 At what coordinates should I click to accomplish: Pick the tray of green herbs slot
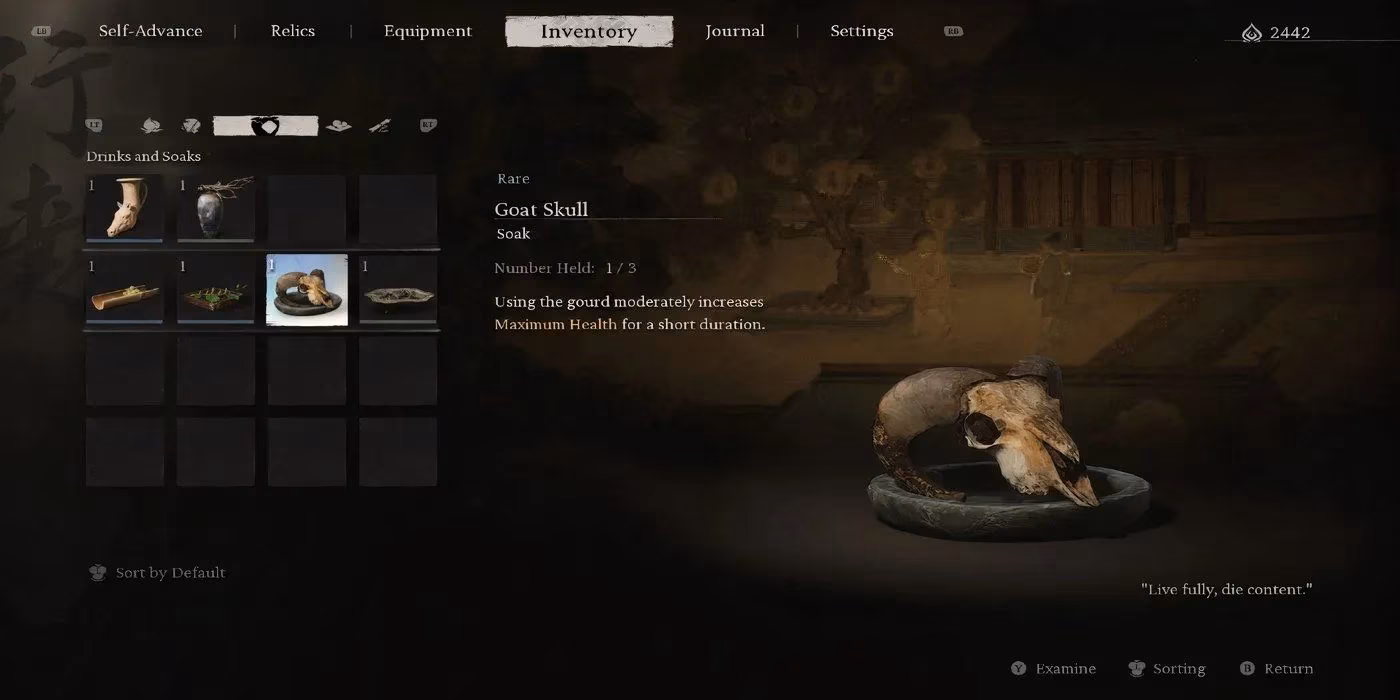(216, 290)
